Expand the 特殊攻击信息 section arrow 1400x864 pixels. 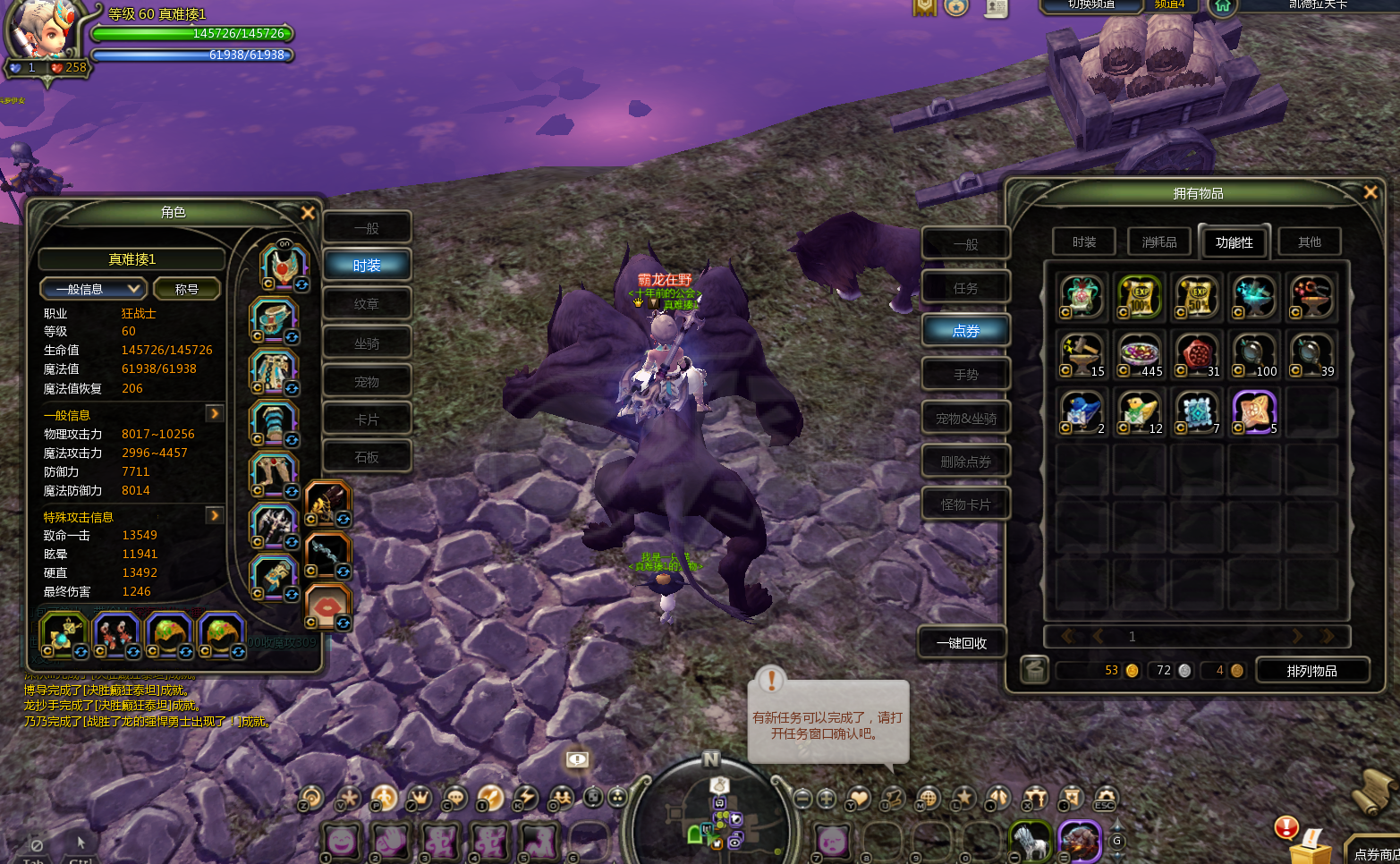pos(215,515)
